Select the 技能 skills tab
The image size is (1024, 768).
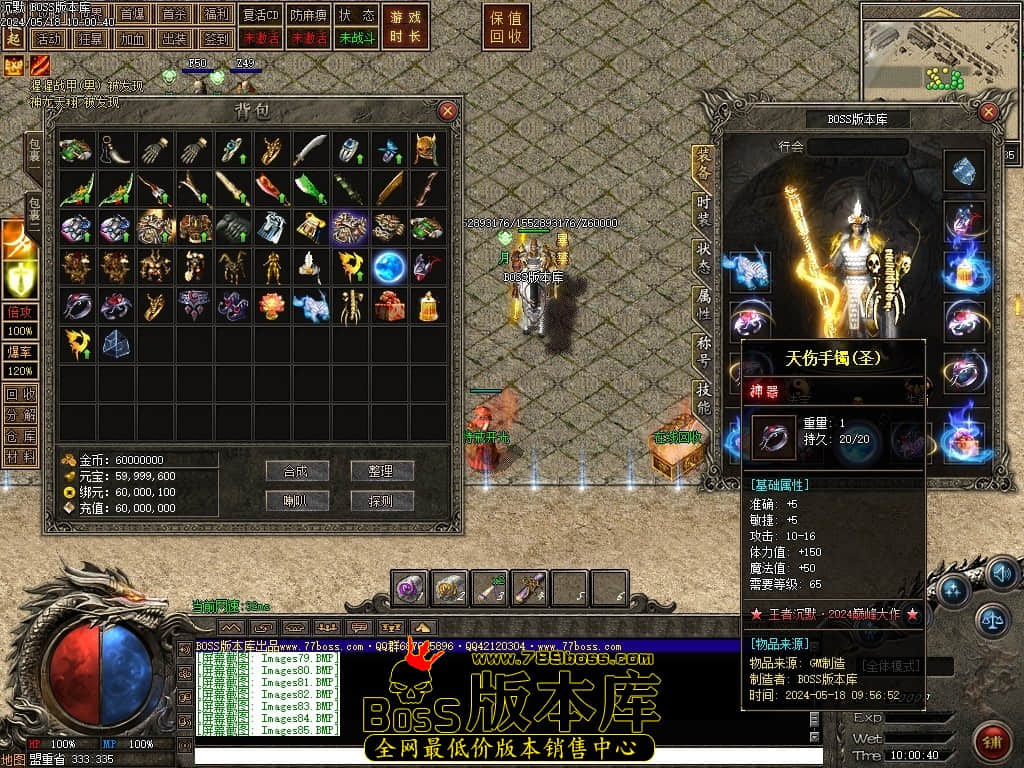click(704, 398)
